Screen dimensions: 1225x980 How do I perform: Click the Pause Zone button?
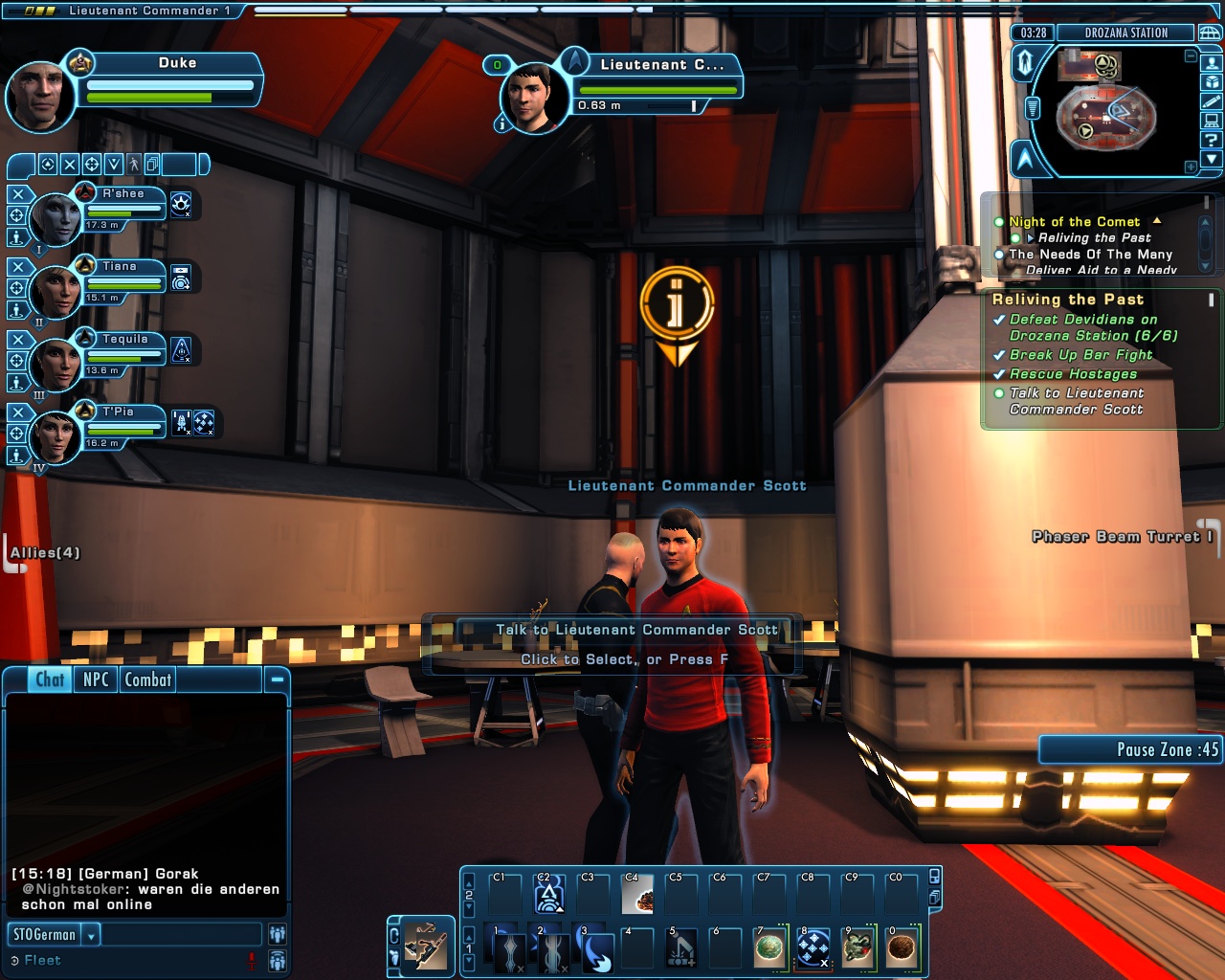[1130, 749]
